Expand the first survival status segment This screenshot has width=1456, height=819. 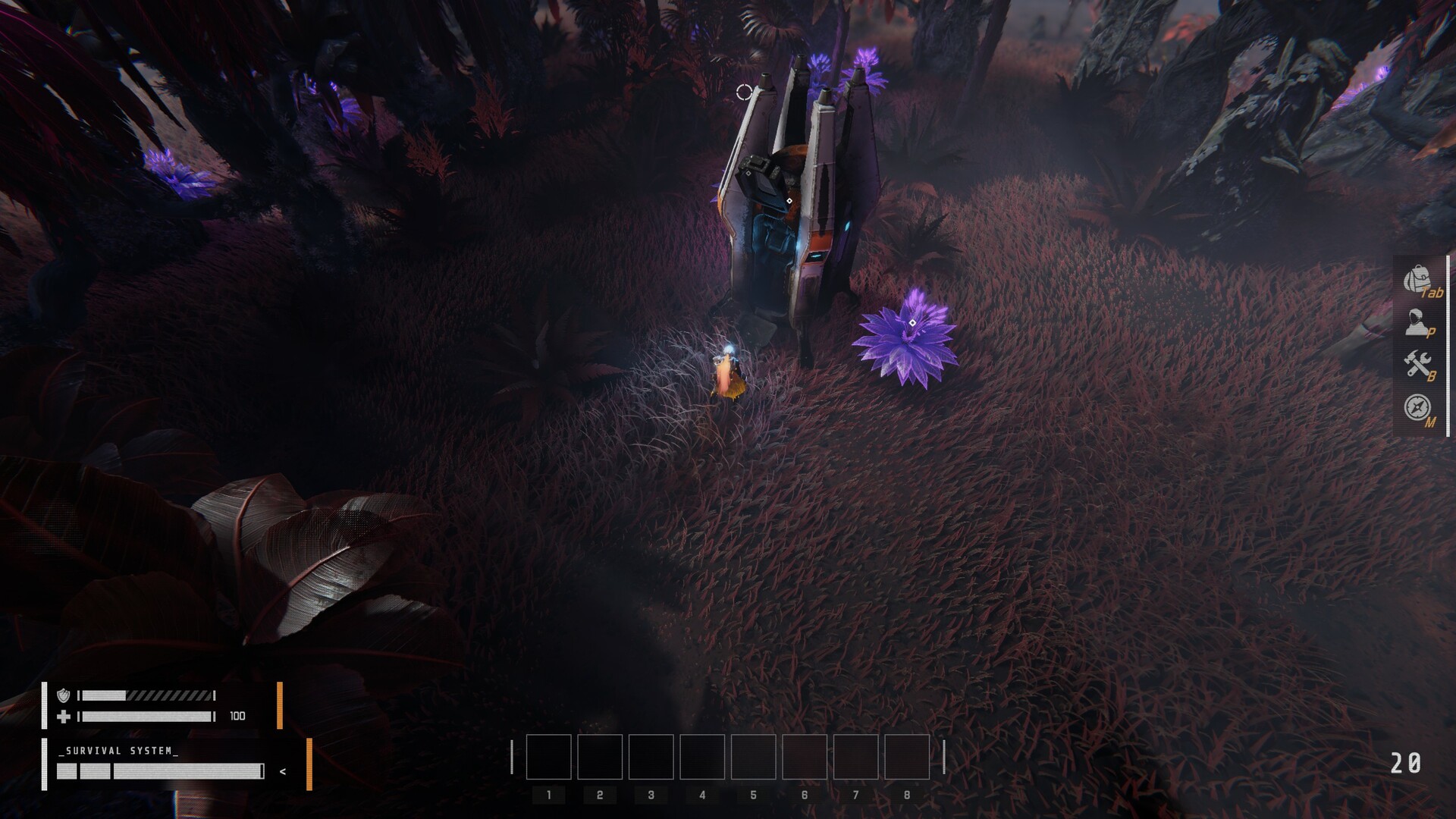coord(67,773)
